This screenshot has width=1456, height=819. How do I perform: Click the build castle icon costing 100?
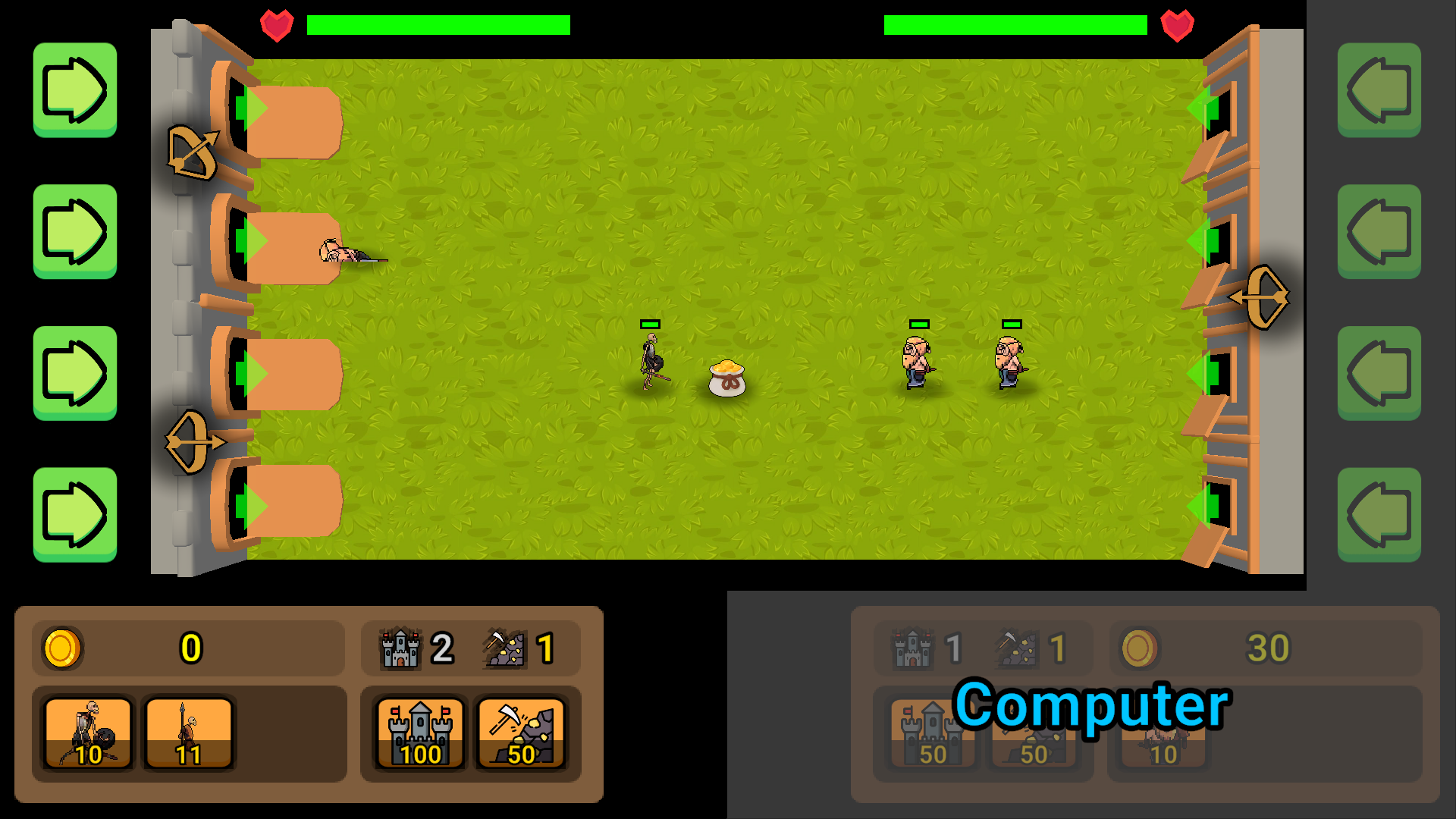pyautogui.click(x=419, y=732)
